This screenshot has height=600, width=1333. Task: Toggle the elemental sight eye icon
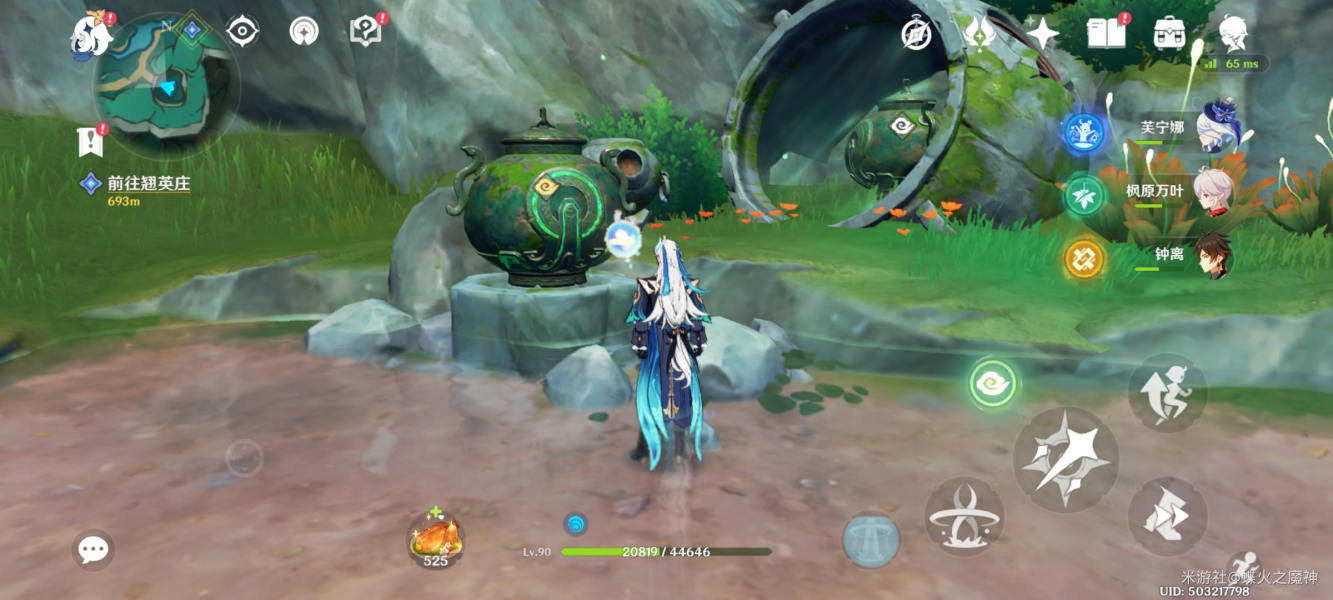[x=242, y=31]
